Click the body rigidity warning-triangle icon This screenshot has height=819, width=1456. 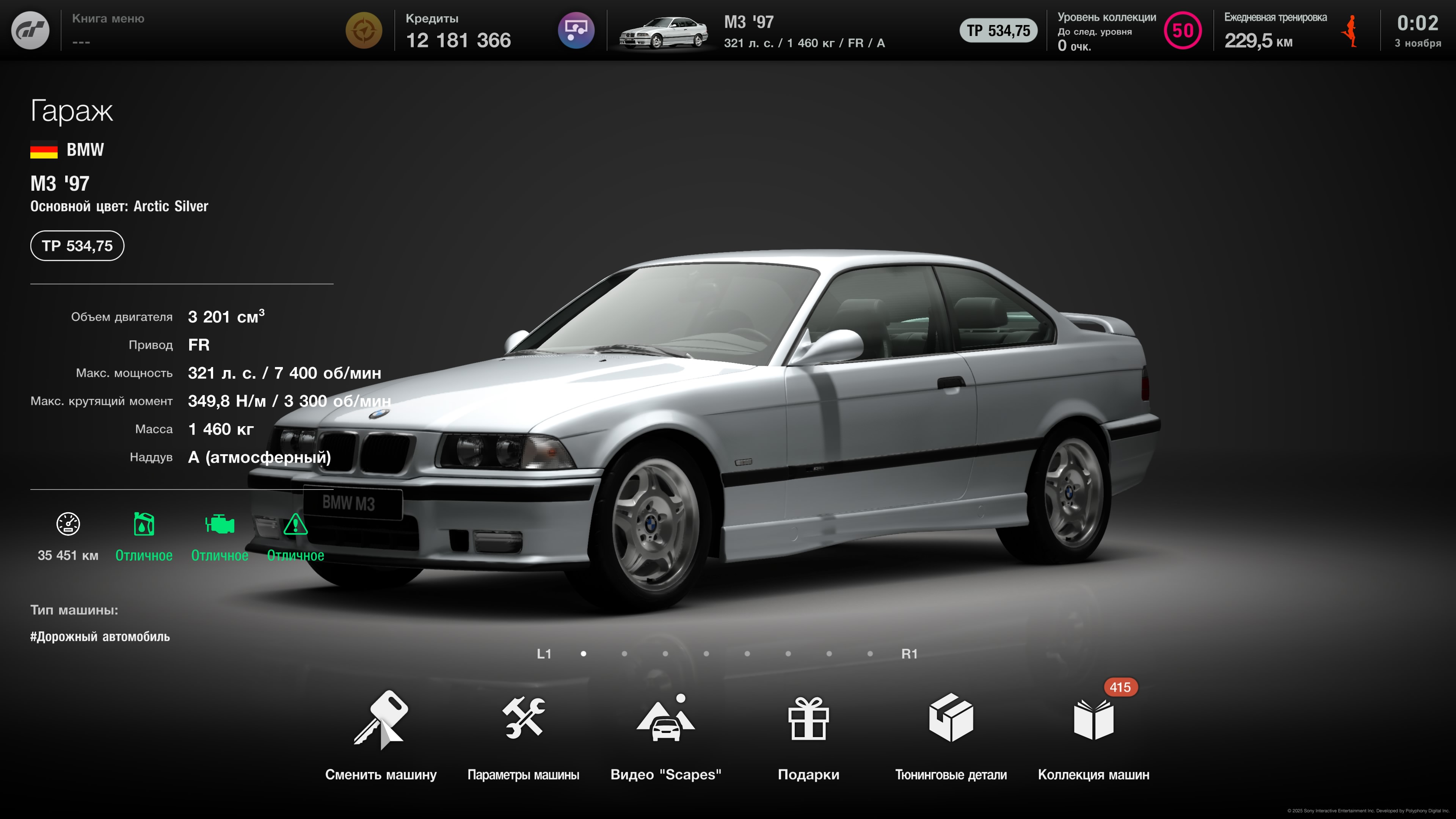(295, 524)
